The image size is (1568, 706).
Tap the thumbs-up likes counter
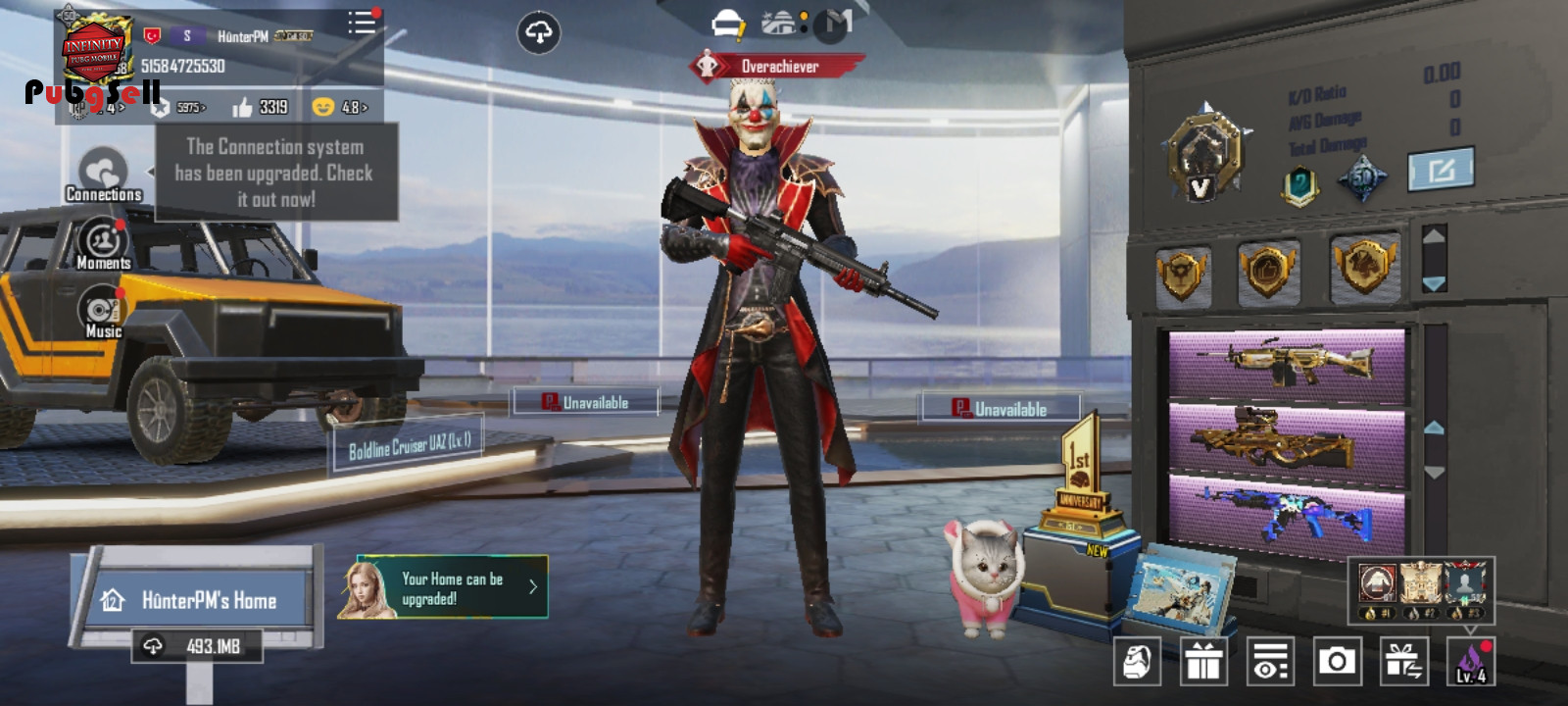point(260,107)
